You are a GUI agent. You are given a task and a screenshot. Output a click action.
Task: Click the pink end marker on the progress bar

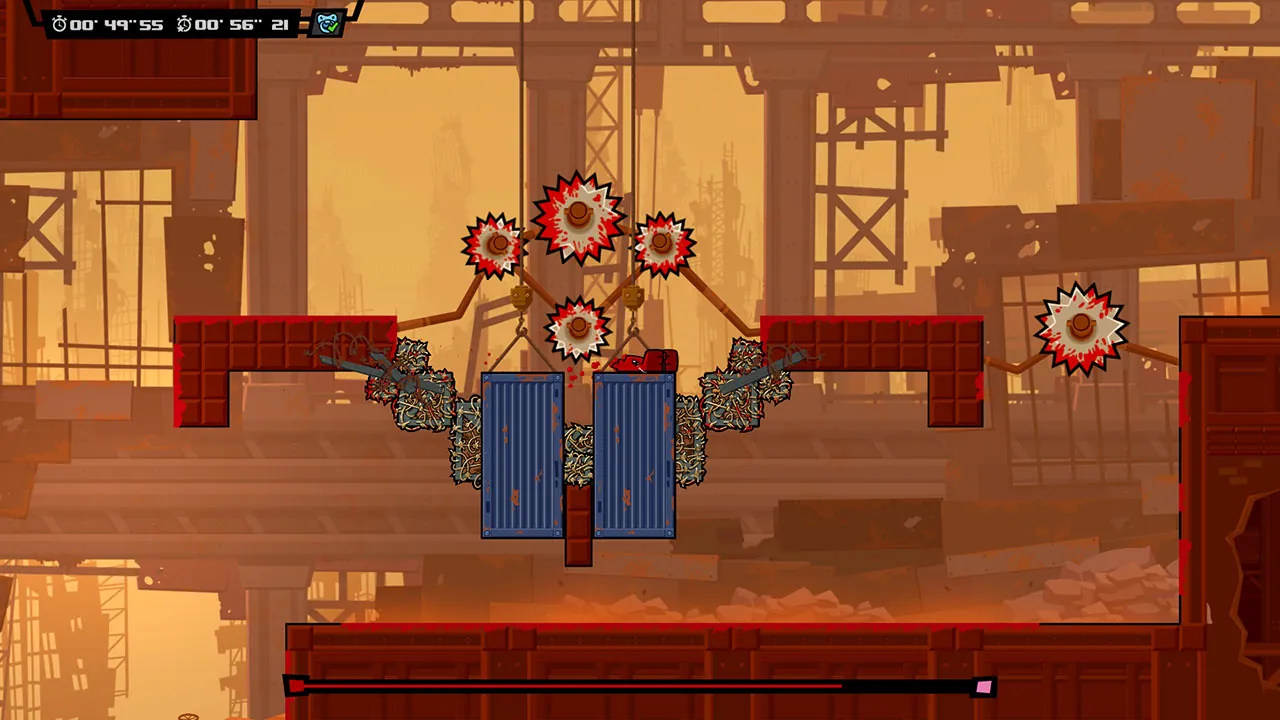985,686
